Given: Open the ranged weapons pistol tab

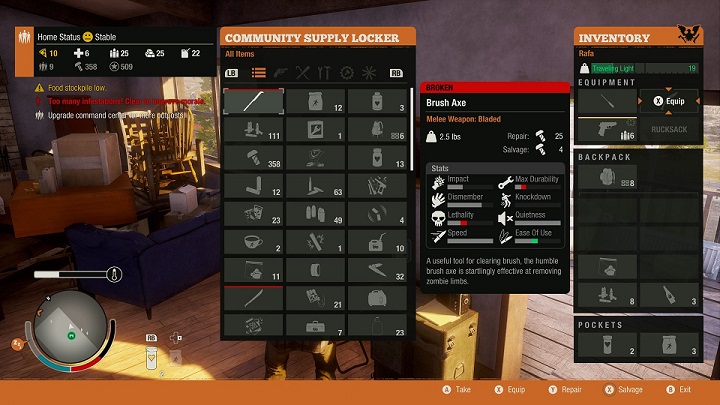Looking at the screenshot, I should click(x=280, y=73).
